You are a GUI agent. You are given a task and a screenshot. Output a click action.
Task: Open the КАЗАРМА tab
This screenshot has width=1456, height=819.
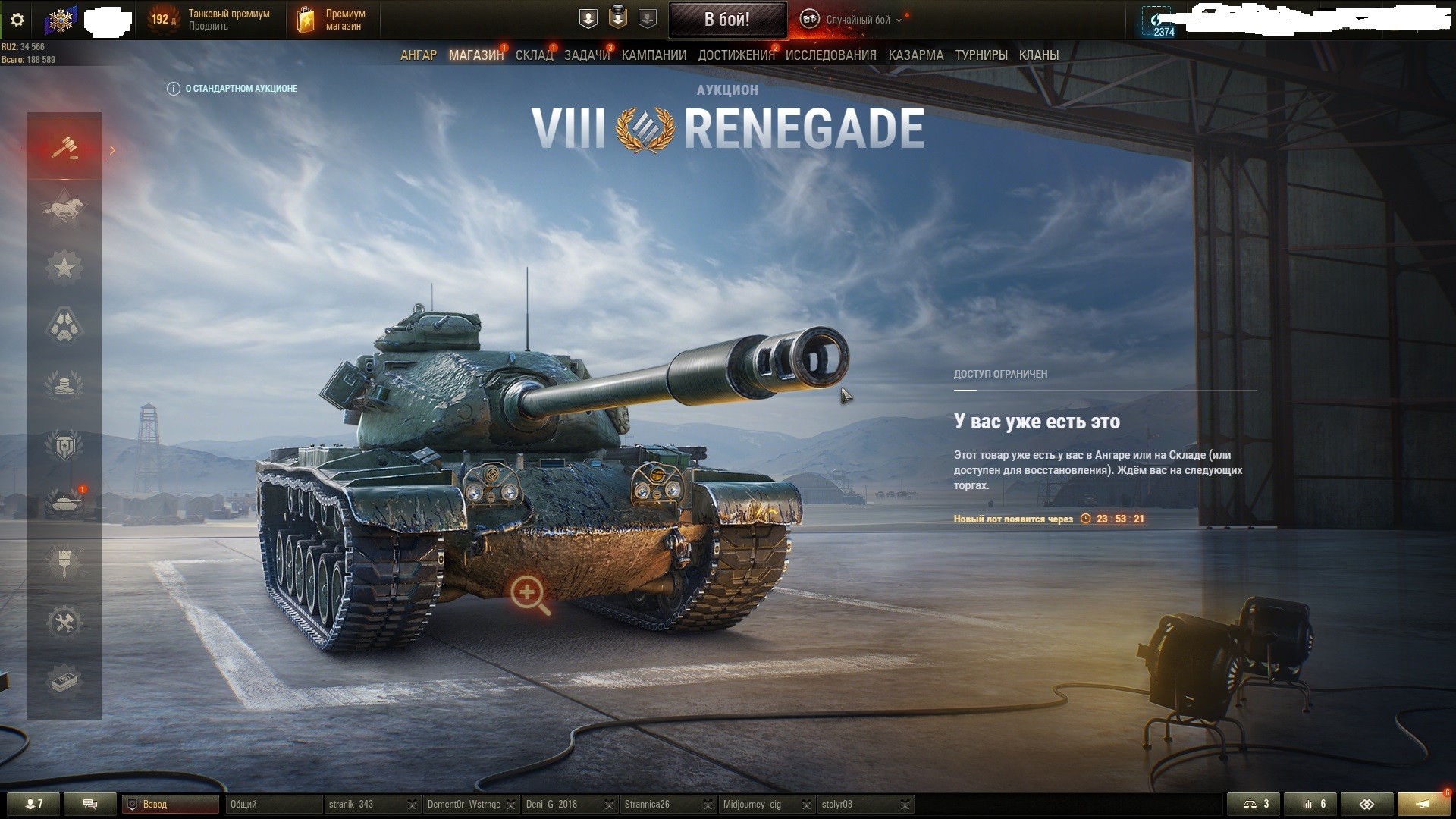(x=915, y=55)
